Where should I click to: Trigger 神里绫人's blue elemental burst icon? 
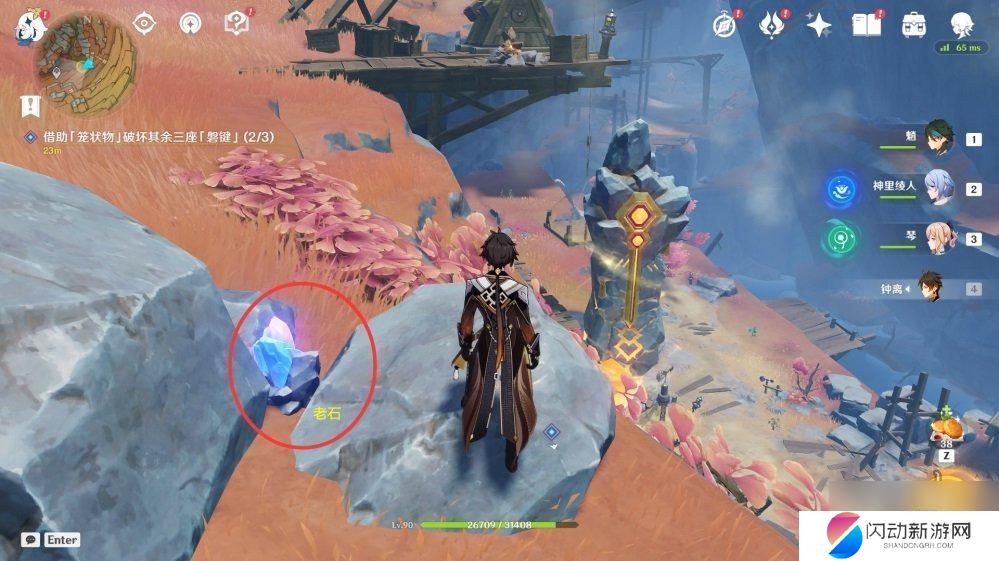point(840,189)
